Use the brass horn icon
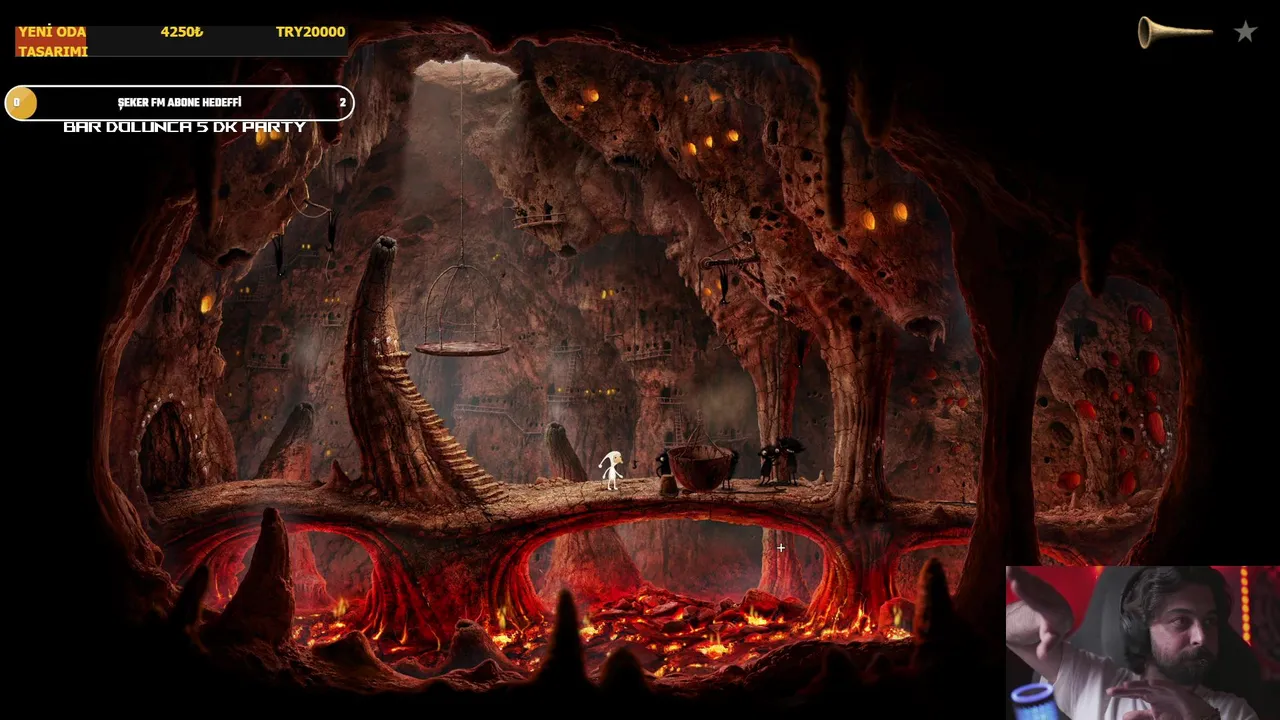Image resolution: width=1280 pixels, height=720 pixels. coord(1174,32)
